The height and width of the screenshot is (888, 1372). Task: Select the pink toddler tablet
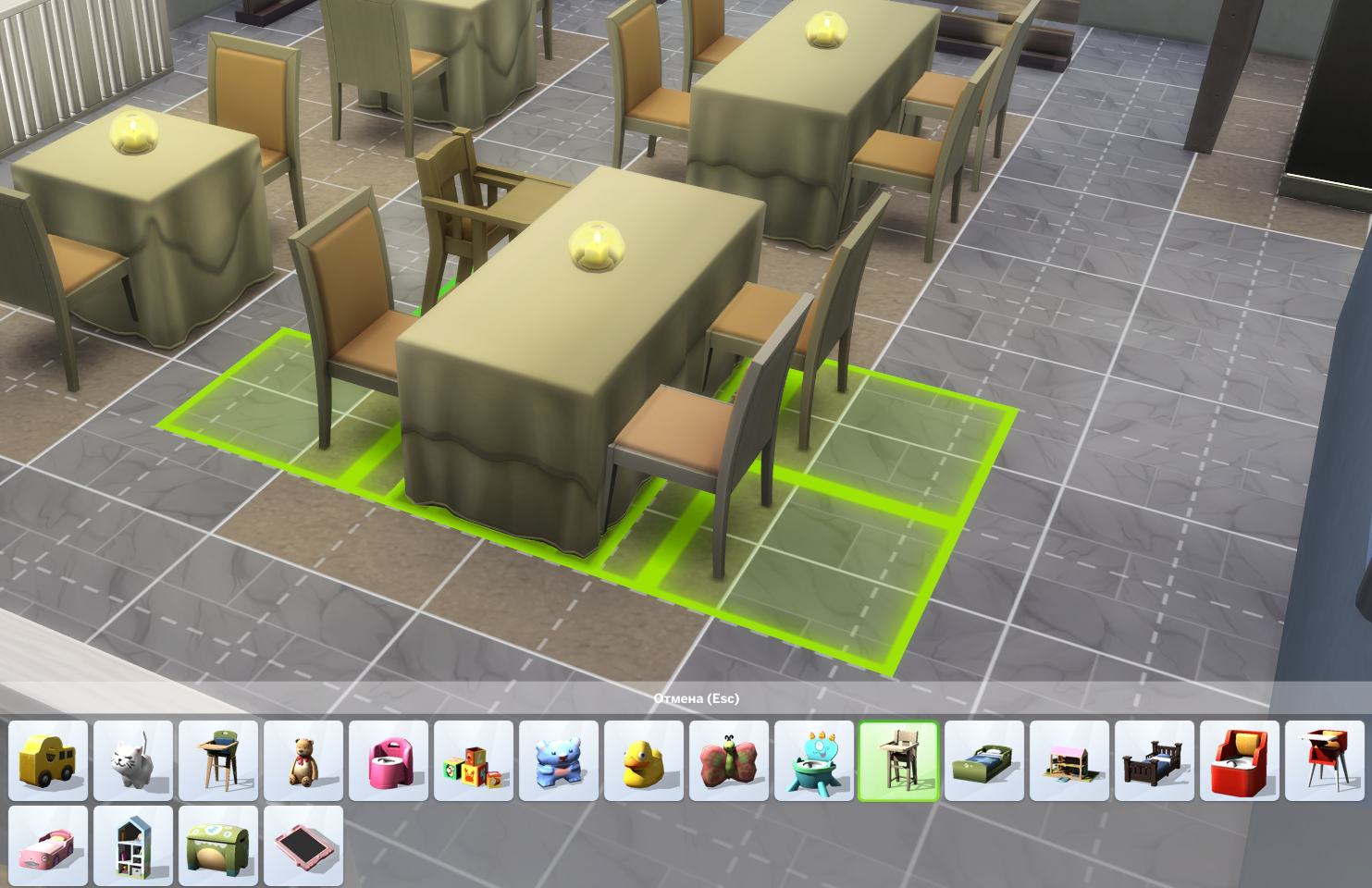coord(303,845)
